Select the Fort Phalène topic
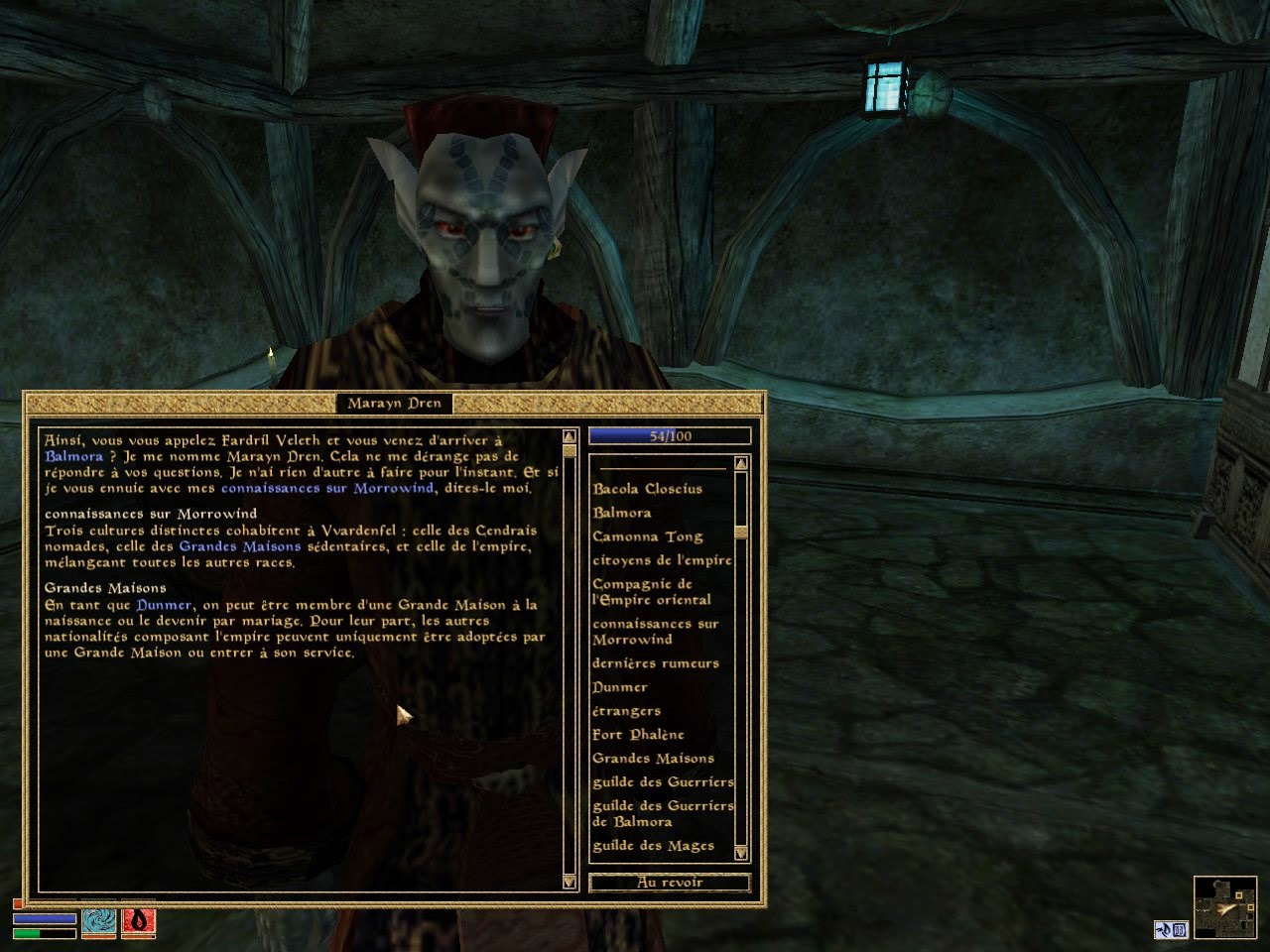The image size is (1270, 952). coord(638,735)
